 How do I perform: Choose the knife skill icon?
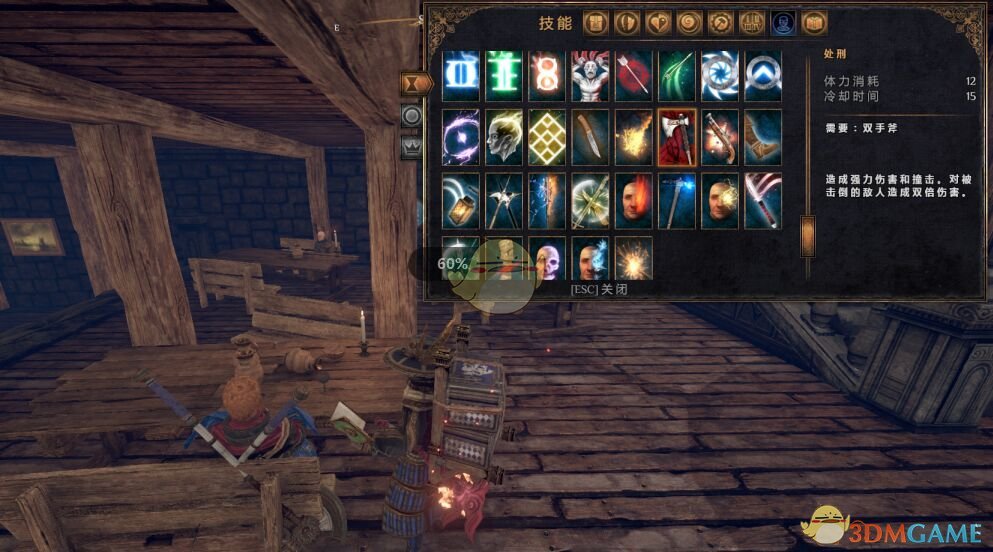point(590,138)
